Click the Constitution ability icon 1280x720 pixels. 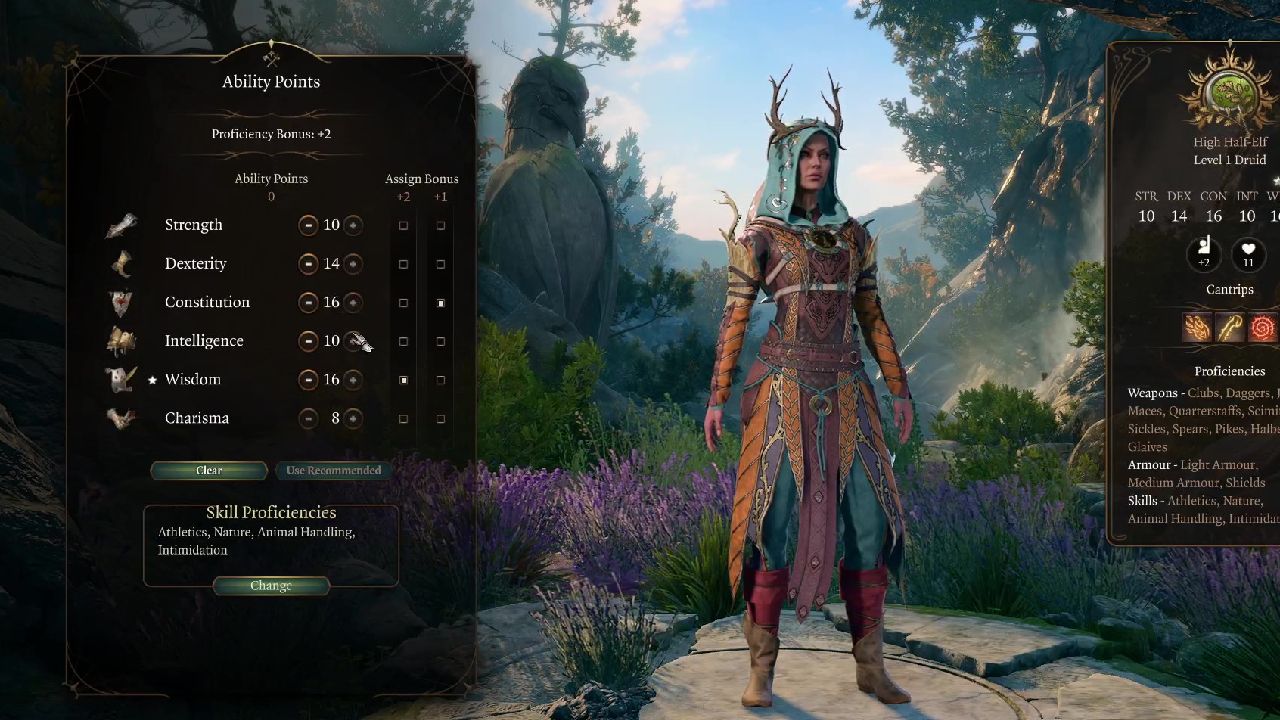121,302
